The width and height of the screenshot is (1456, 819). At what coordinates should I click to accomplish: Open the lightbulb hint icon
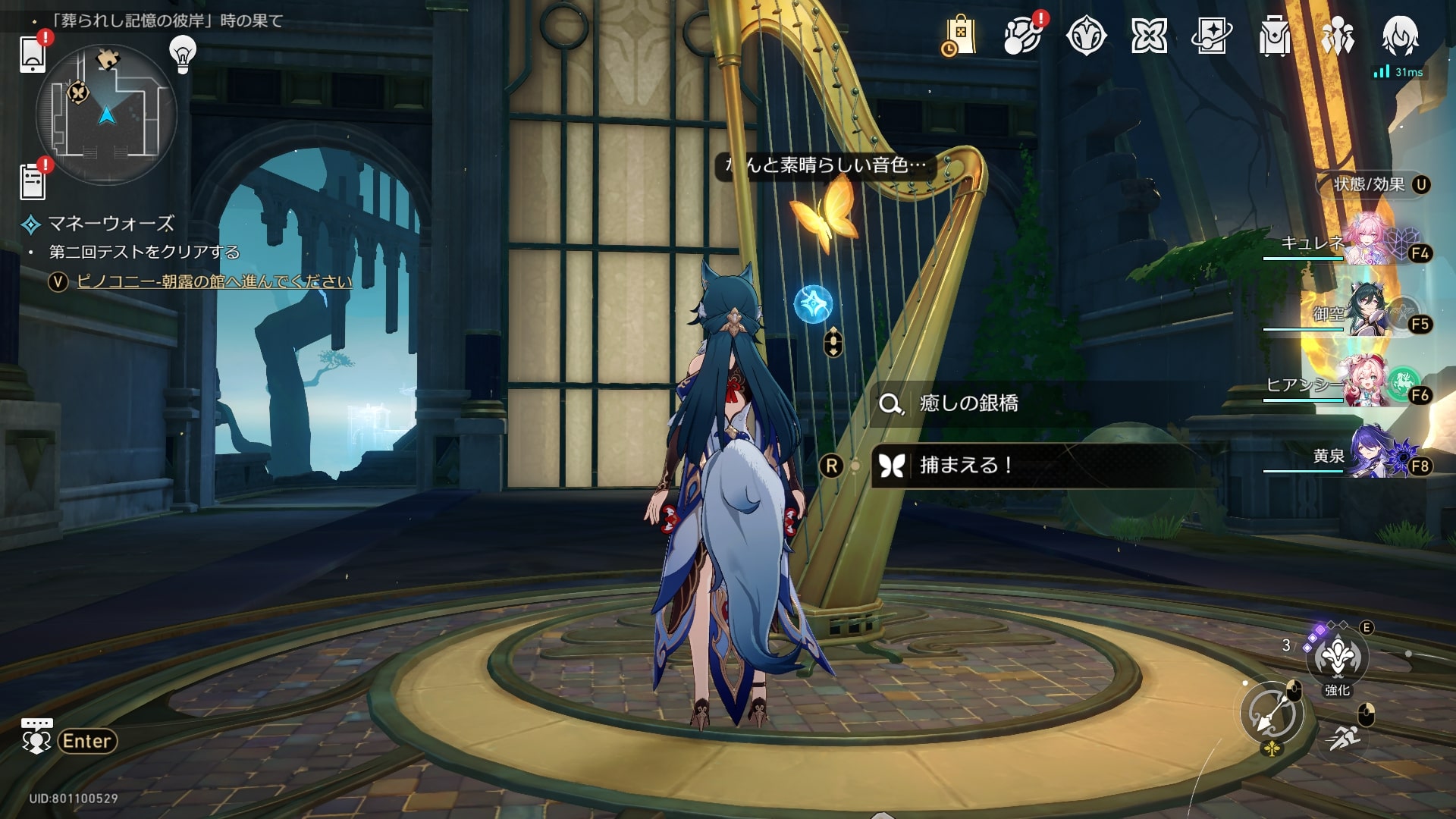pyautogui.click(x=182, y=53)
